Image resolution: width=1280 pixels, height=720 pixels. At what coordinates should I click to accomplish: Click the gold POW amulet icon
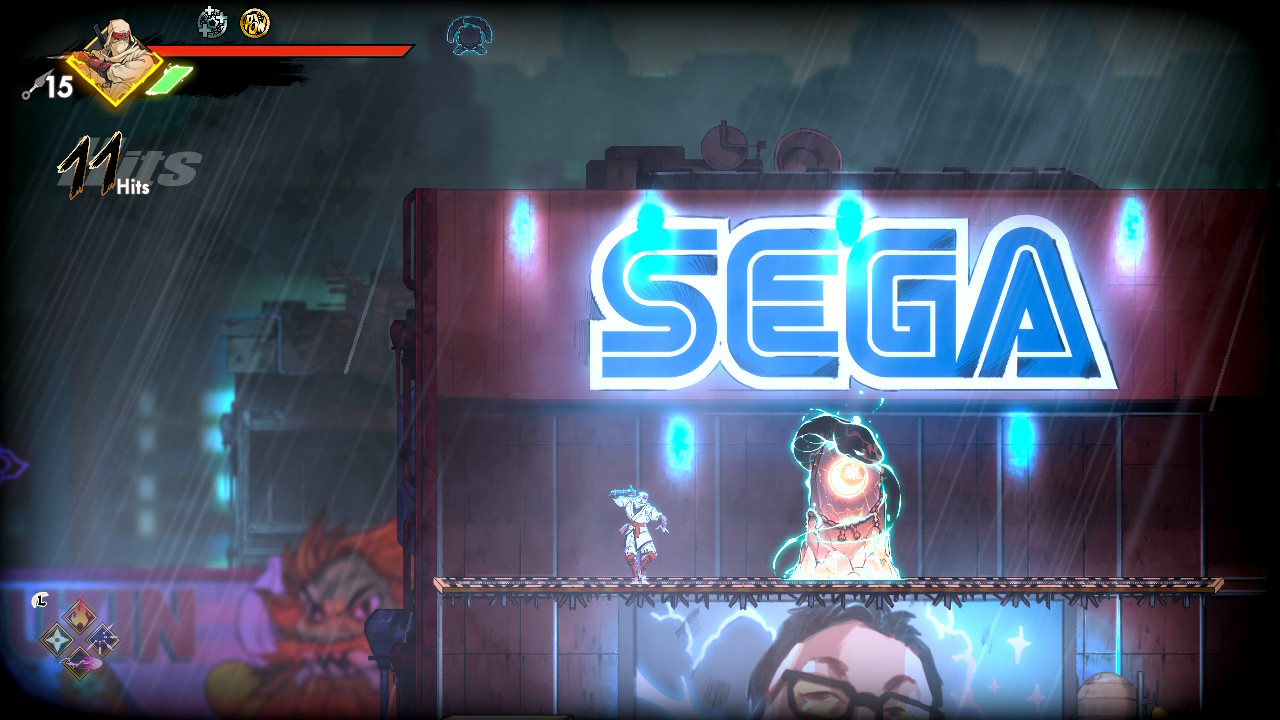click(255, 22)
